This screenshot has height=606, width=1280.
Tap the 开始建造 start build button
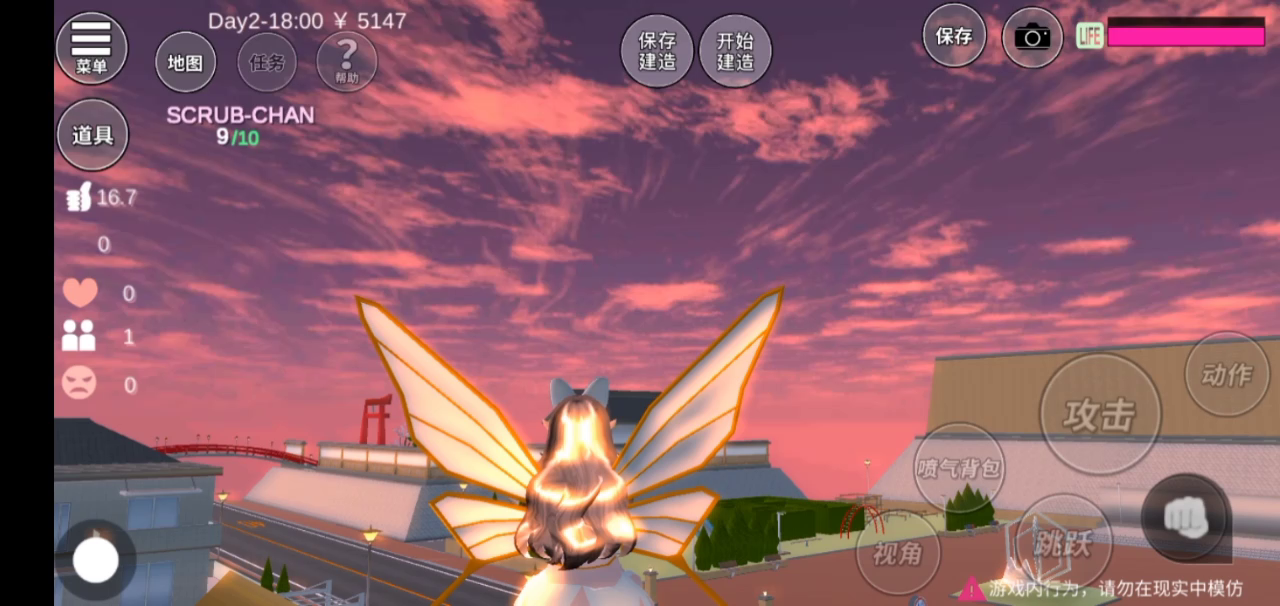[x=735, y=51]
